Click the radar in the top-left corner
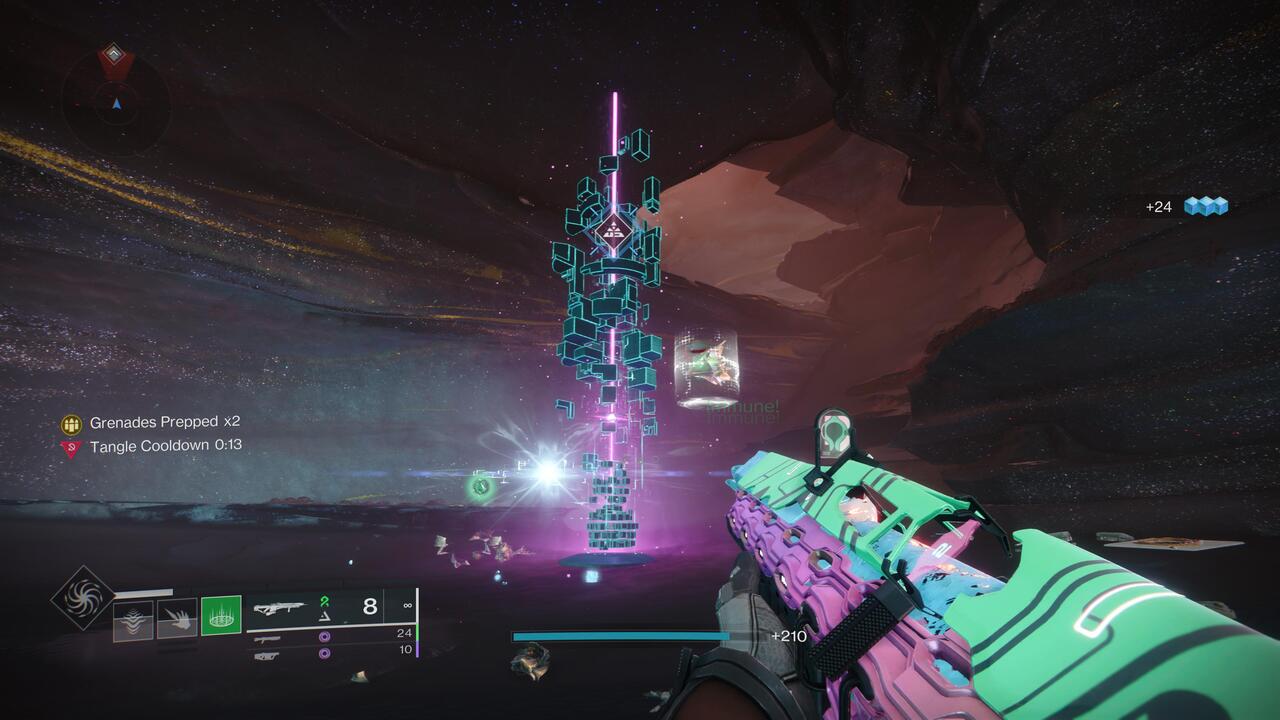The image size is (1280, 720). point(116,102)
